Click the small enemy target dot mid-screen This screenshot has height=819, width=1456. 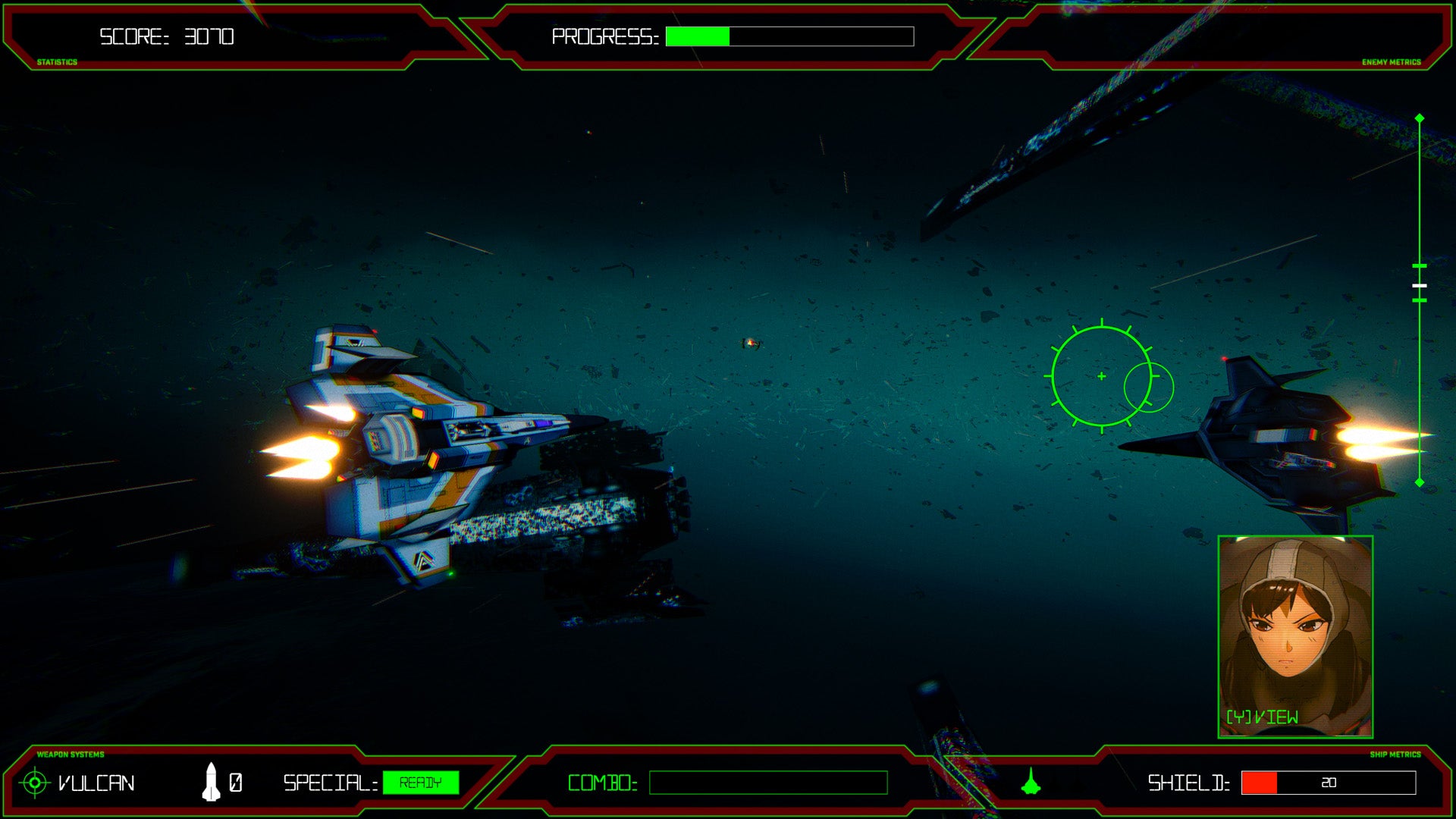pyautogui.click(x=751, y=343)
